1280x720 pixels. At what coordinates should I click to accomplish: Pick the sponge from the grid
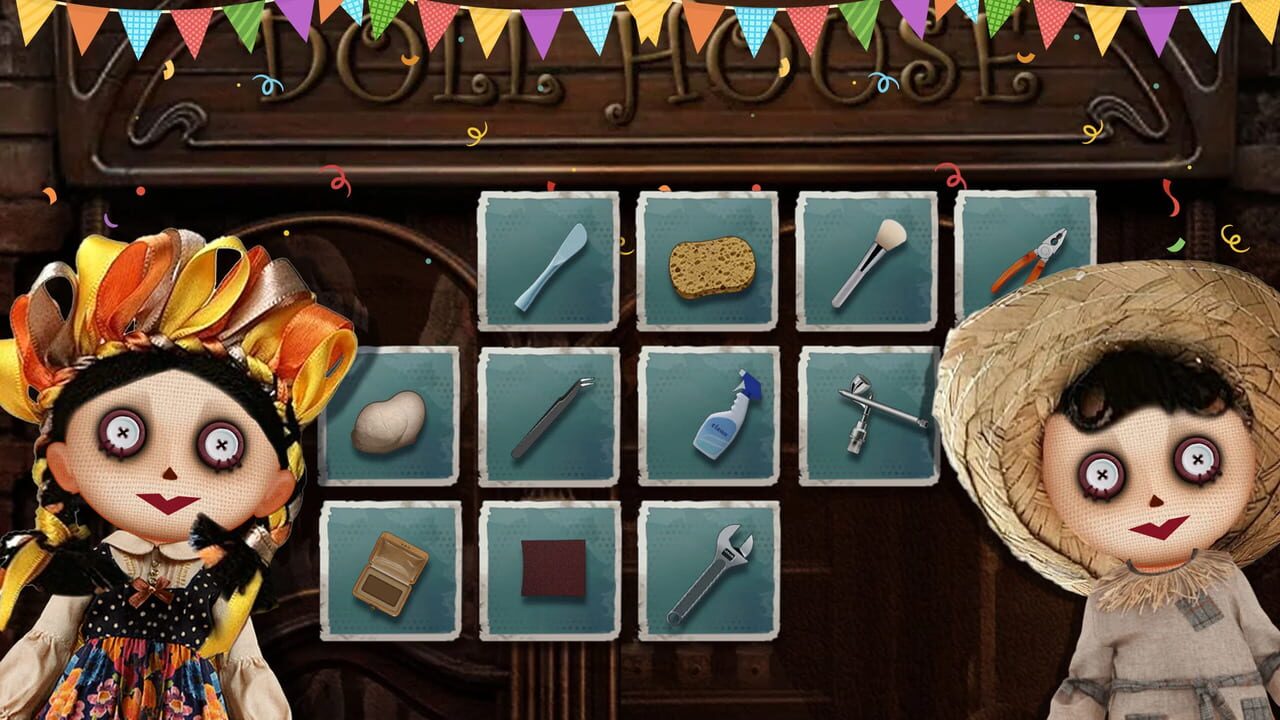point(706,262)
